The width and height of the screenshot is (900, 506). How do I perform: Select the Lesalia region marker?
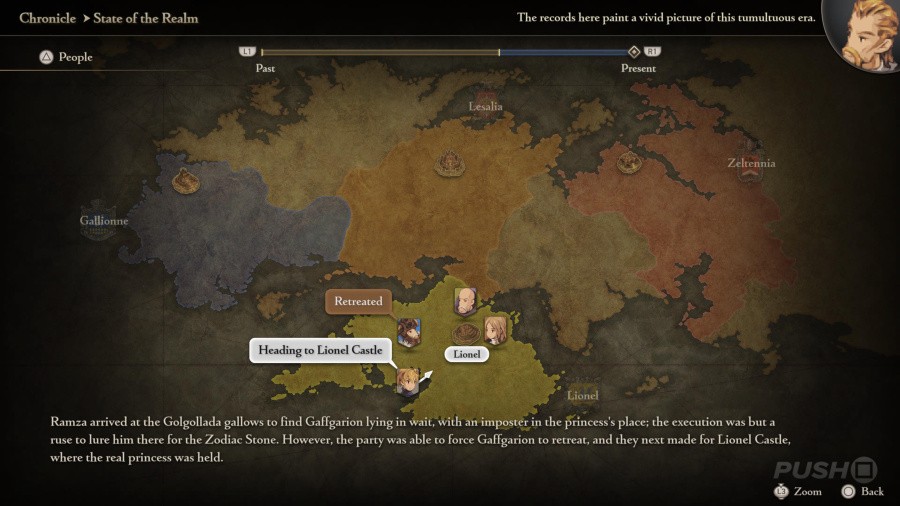486,106
